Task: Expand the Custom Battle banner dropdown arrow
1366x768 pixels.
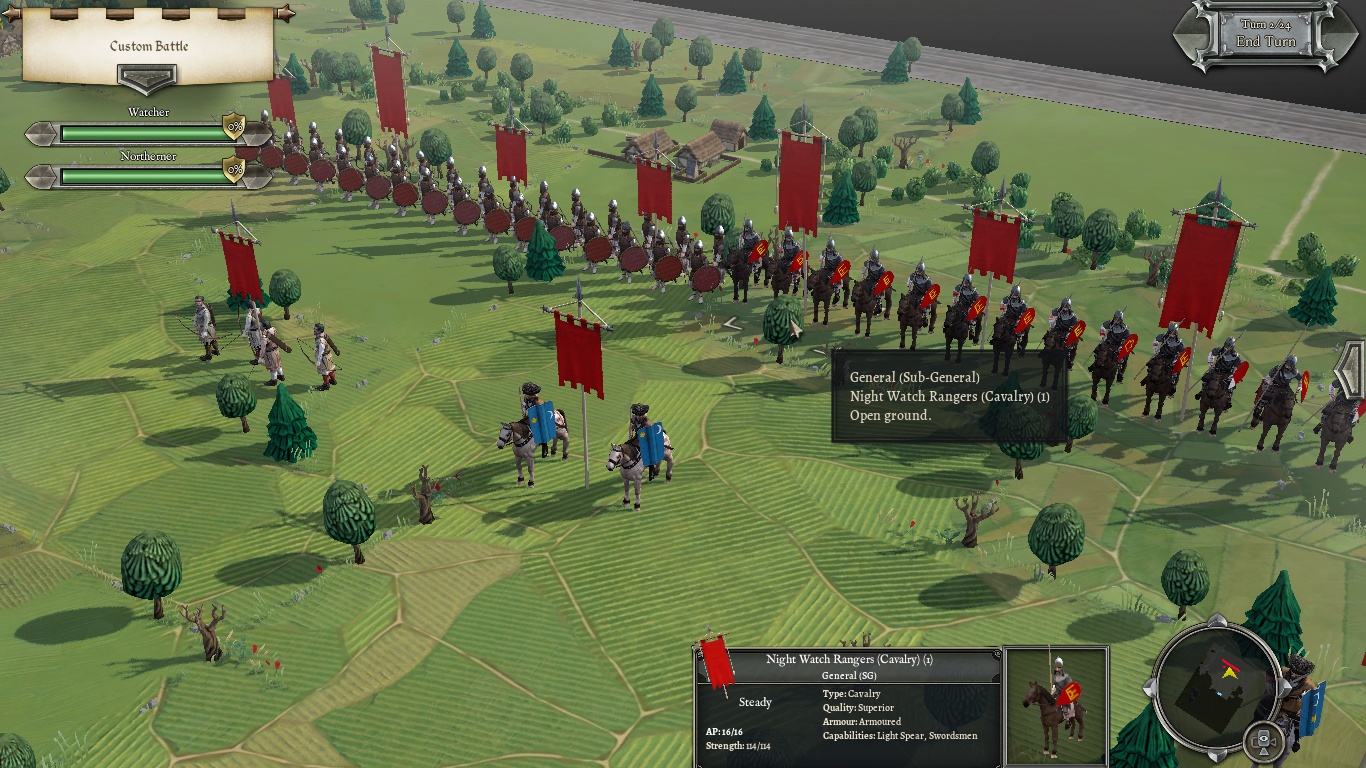Action: pyautogui.click(x=147, y=78)
